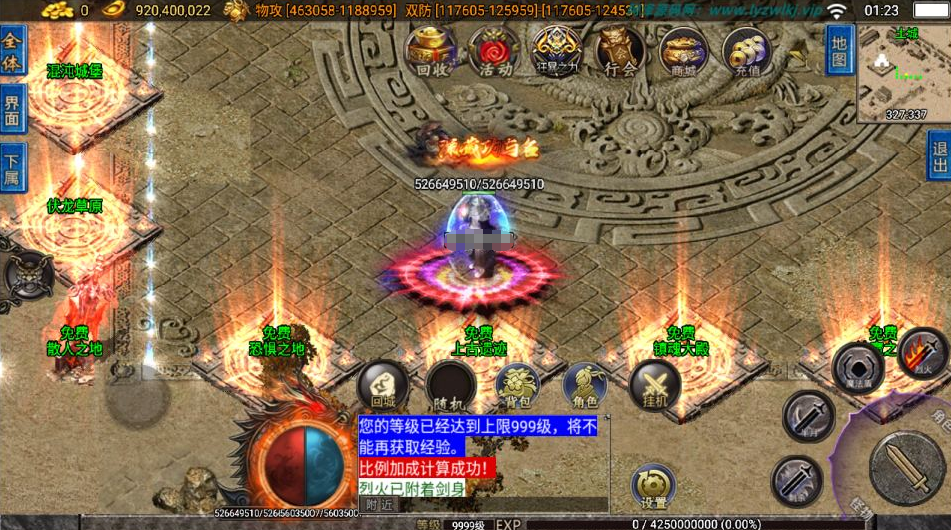Open the 设置 settings gear
Screen dimensions: 951x530
pyautogui.click(x=655, y=485)
